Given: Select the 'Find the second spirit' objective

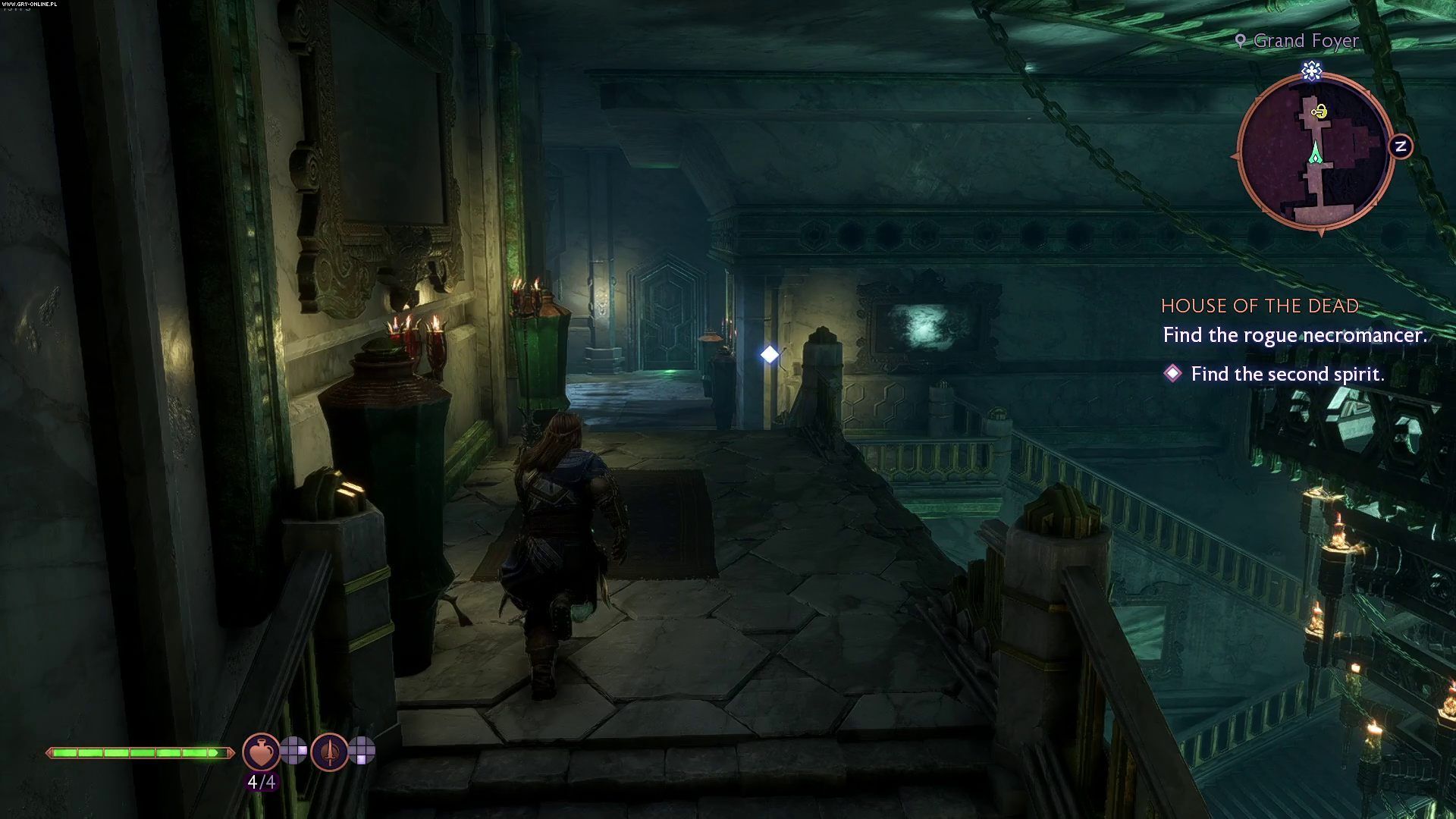Looking at the screenshot, I should [1287, 374].
